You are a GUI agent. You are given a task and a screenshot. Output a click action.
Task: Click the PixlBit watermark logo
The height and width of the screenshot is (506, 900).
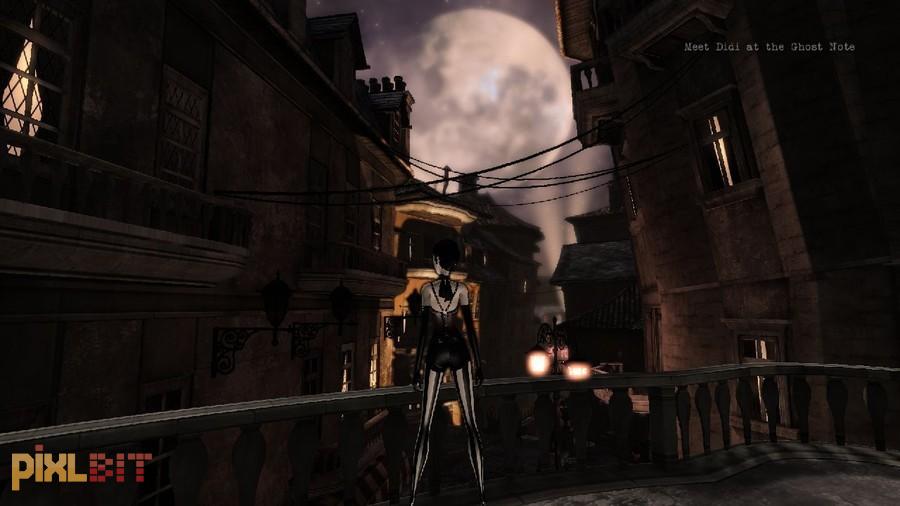(81, 467)
